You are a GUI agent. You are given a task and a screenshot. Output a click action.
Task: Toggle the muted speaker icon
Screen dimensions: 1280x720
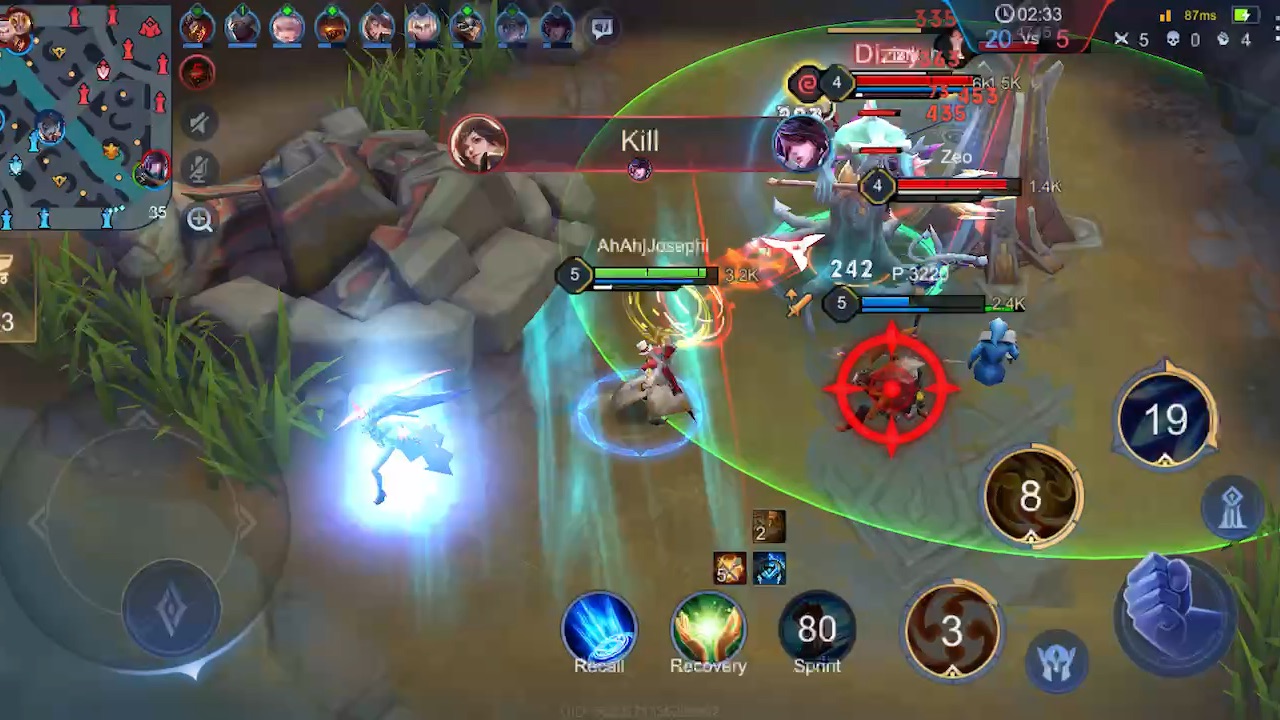pyautogui.click(x=199, y=123)
